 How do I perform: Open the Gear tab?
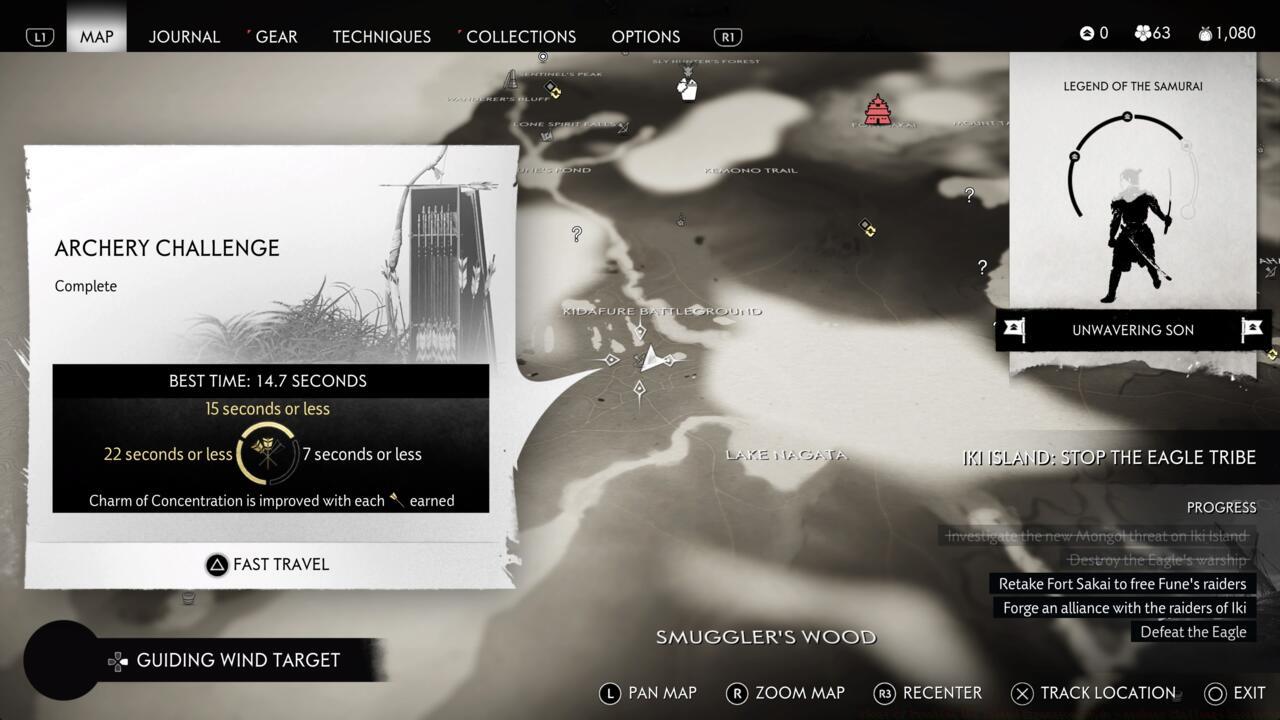click(x=276, y=36)
